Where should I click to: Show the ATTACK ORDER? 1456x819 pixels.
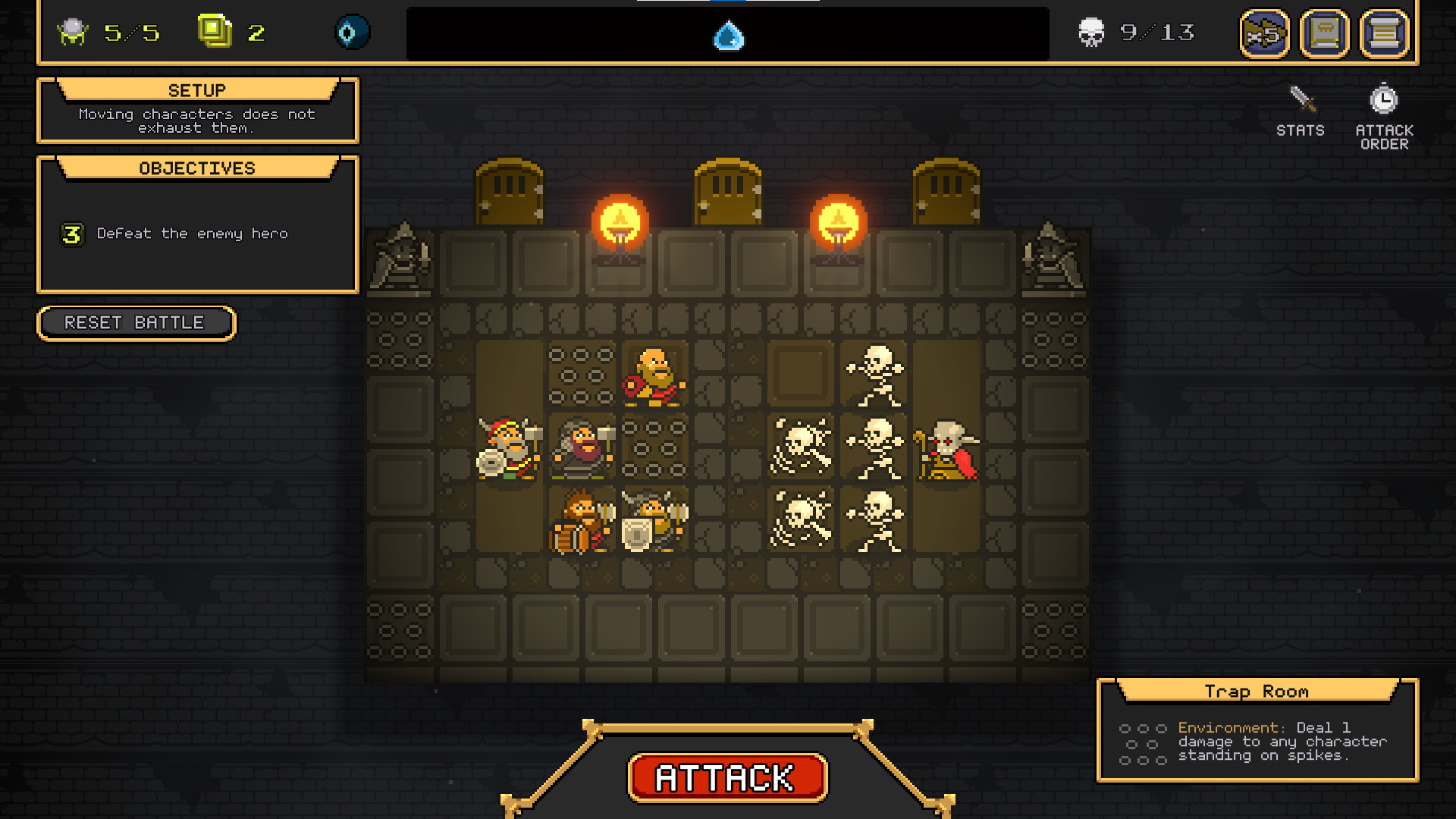pyautogui.click(x=1384, y=116)
